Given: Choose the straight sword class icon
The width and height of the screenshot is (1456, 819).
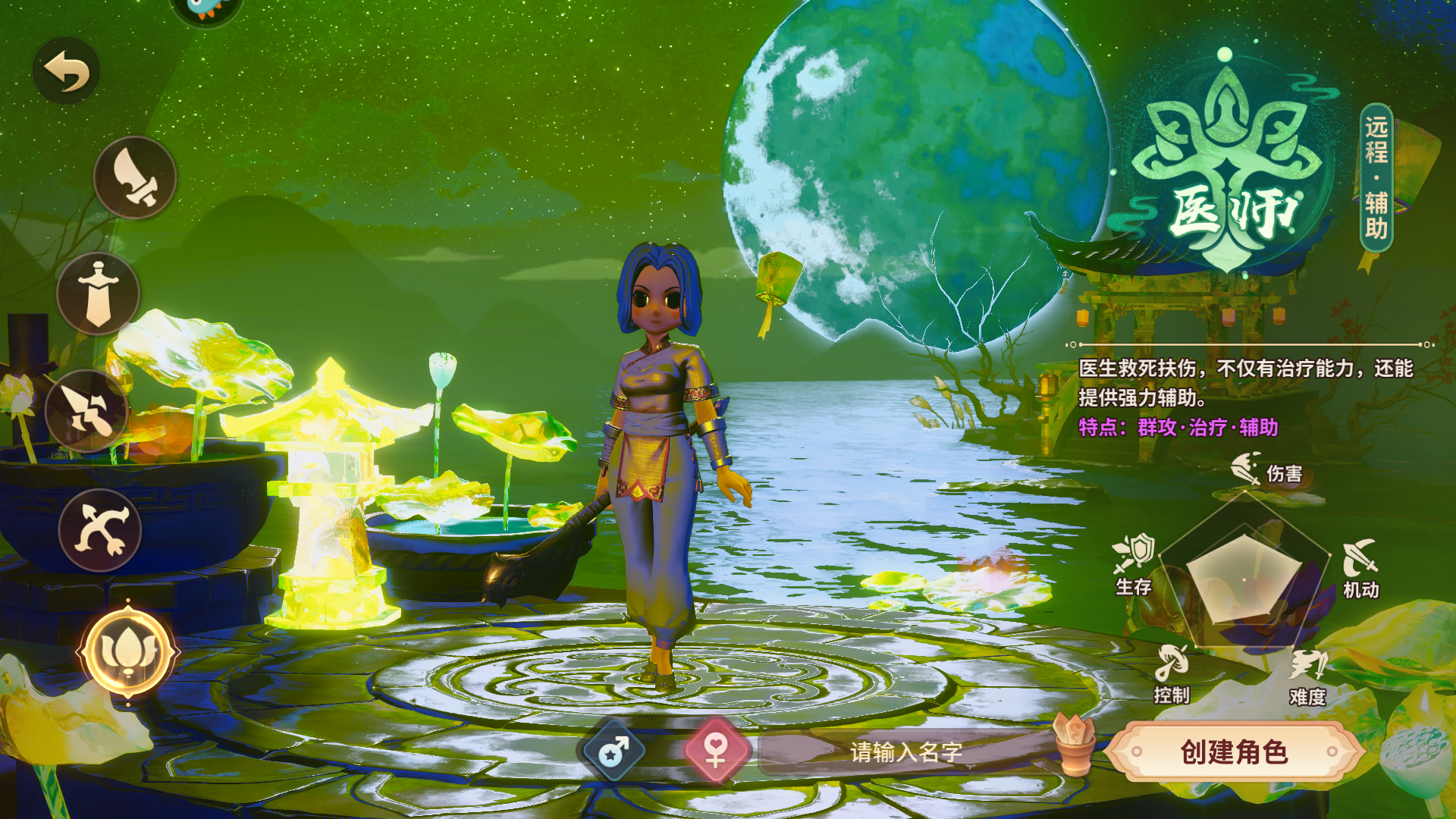Looking at the screenshot, I should pos(99,293).
